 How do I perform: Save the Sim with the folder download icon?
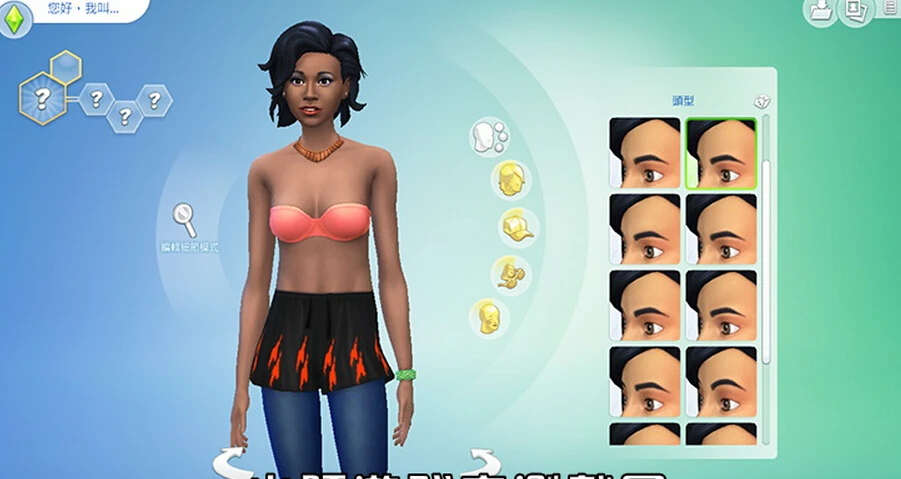[821, 11]
